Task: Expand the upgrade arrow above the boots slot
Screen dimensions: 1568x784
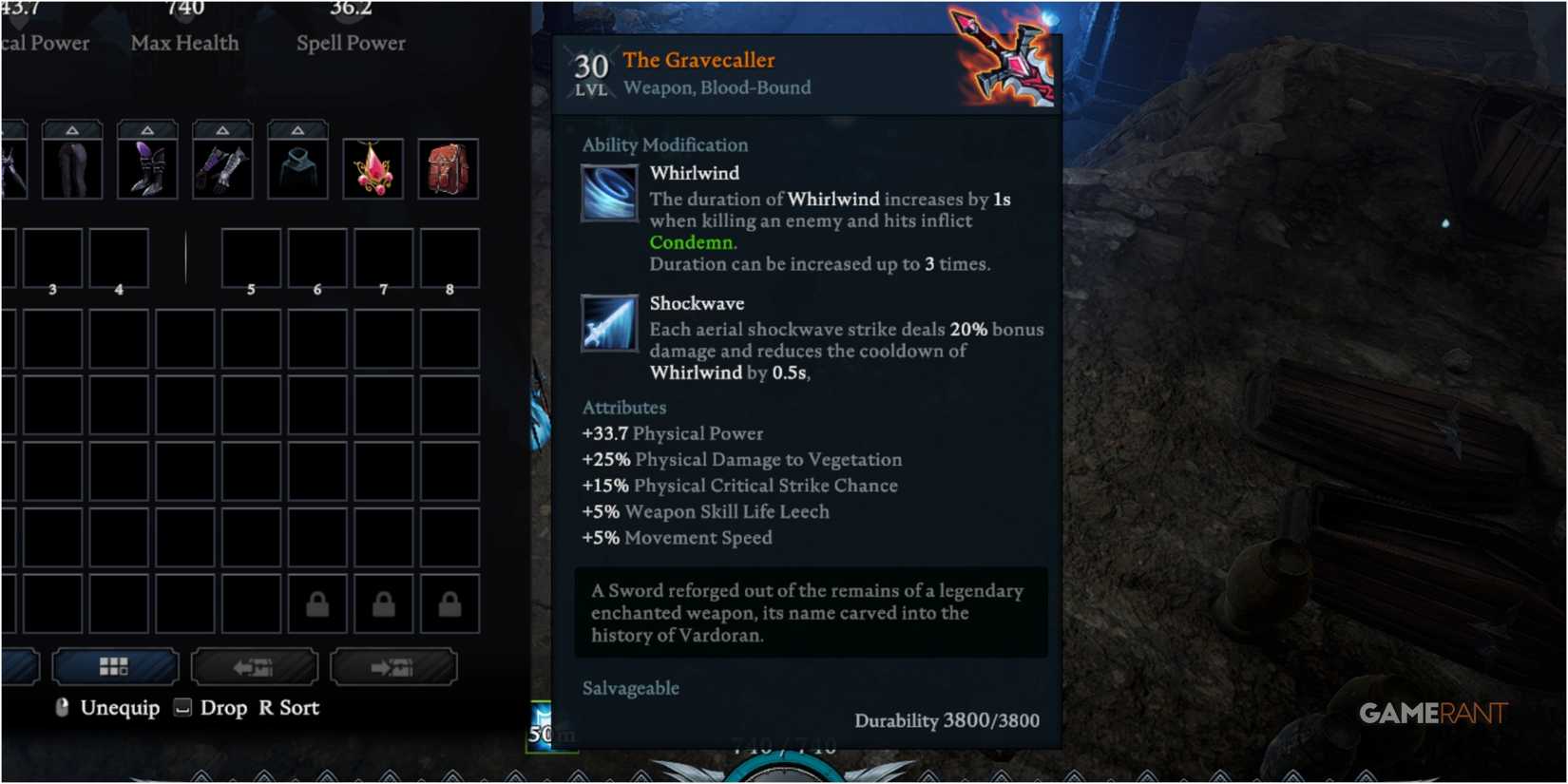Action: tap(147, 128)
